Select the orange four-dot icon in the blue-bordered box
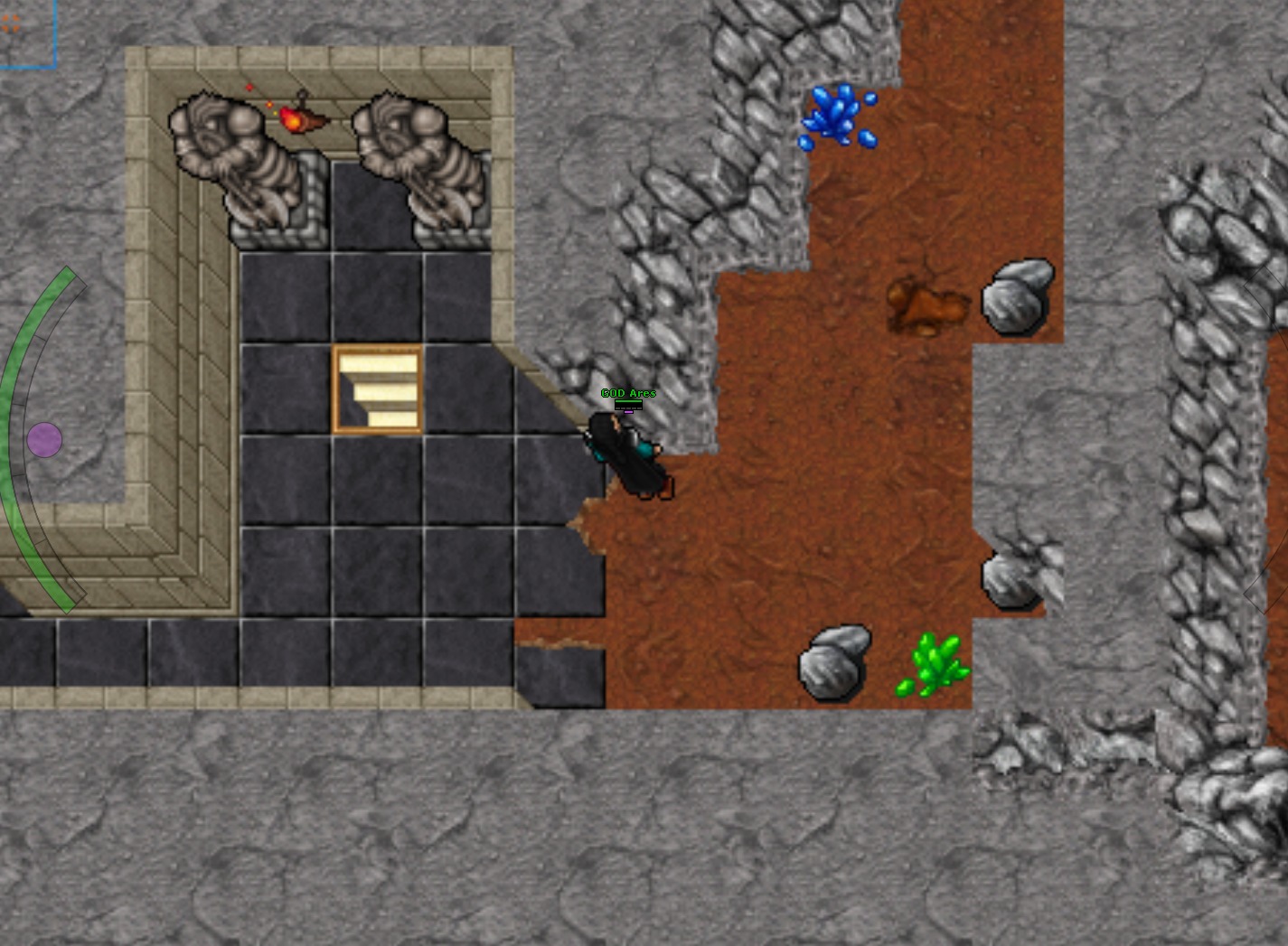 point(11,24)
